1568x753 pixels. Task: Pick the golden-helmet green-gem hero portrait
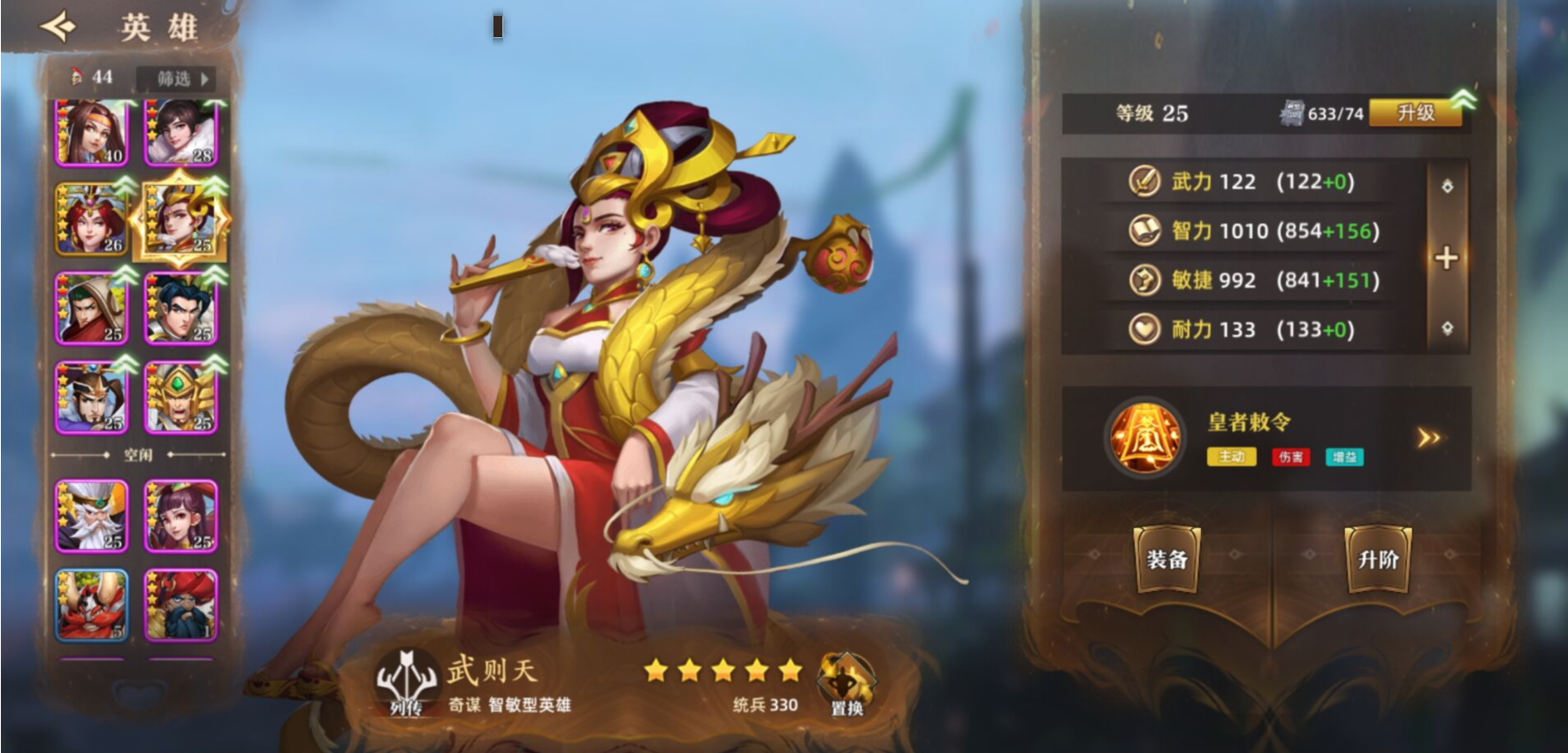click(181, 397)
